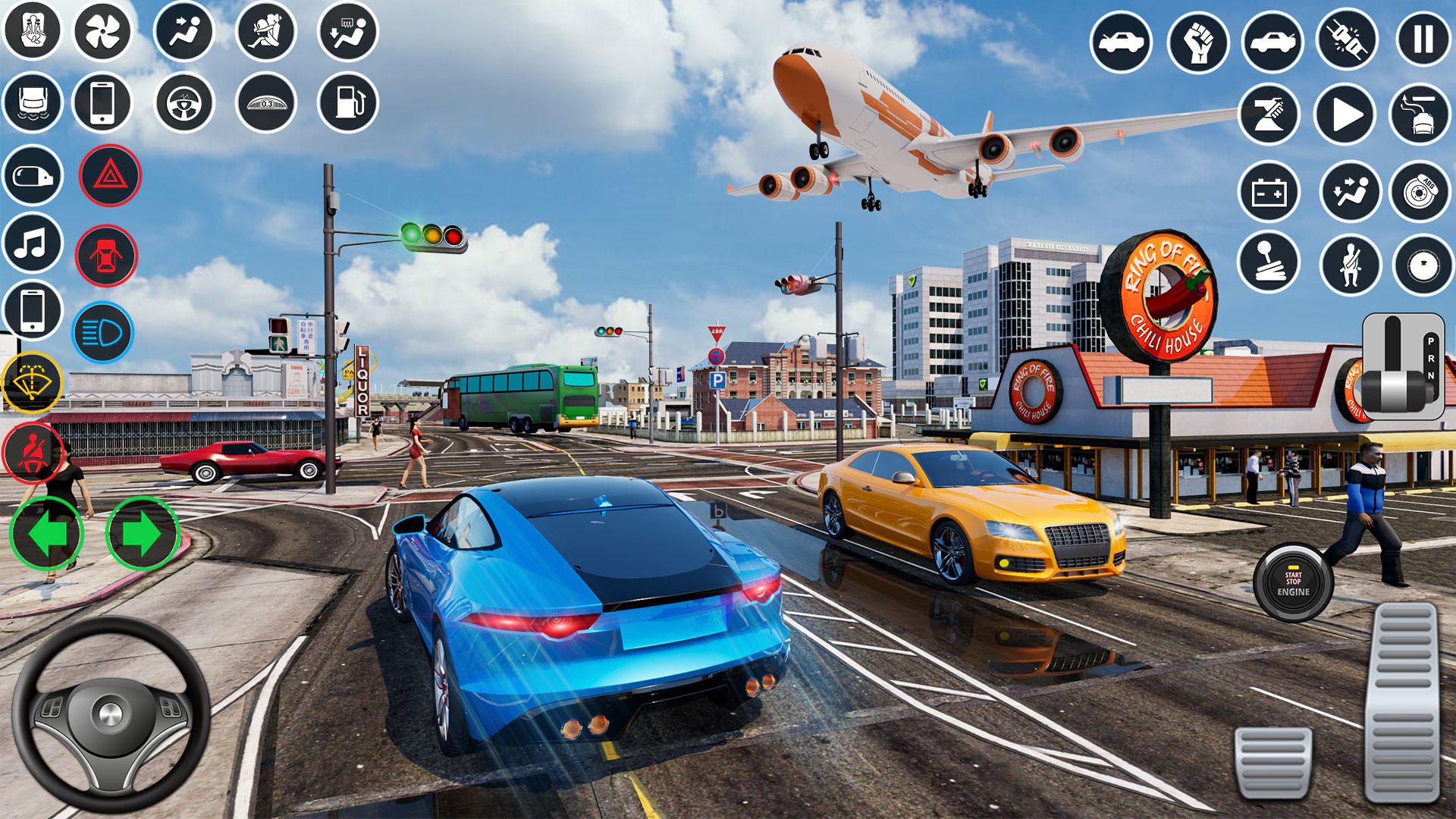The width and height of the screenshot is (1456, 819).
Task: Toggle the ABS brake icon
Action: click(x=1420, y=193)
